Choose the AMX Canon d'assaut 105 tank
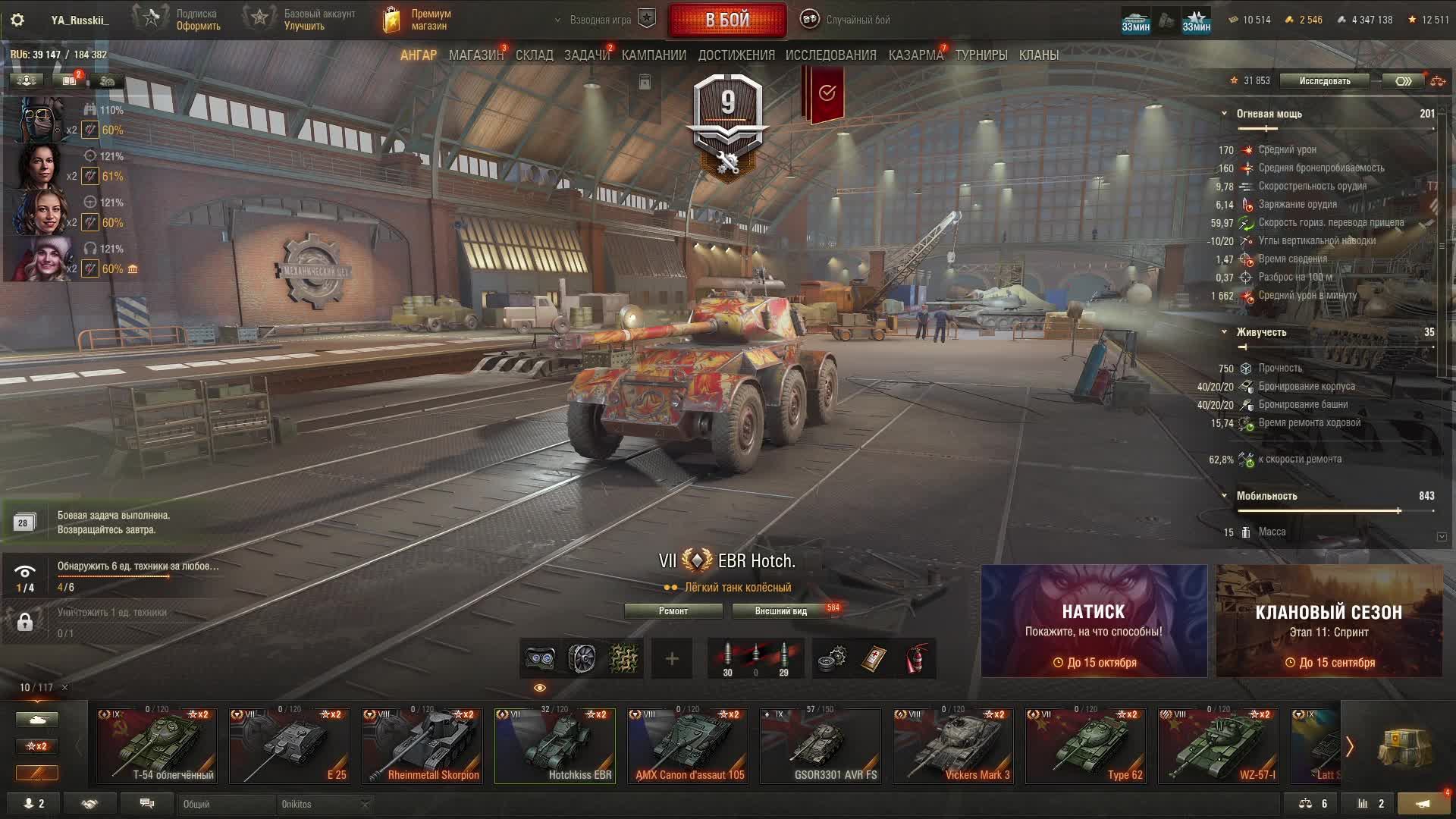Viewport: 1456px width, 819px height. (x=688, y=746)
